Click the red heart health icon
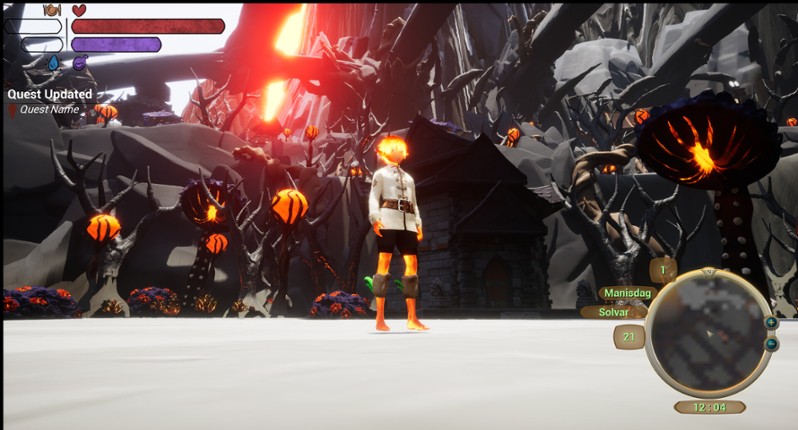The image size is (798, 430). click(x=79, y=10)
